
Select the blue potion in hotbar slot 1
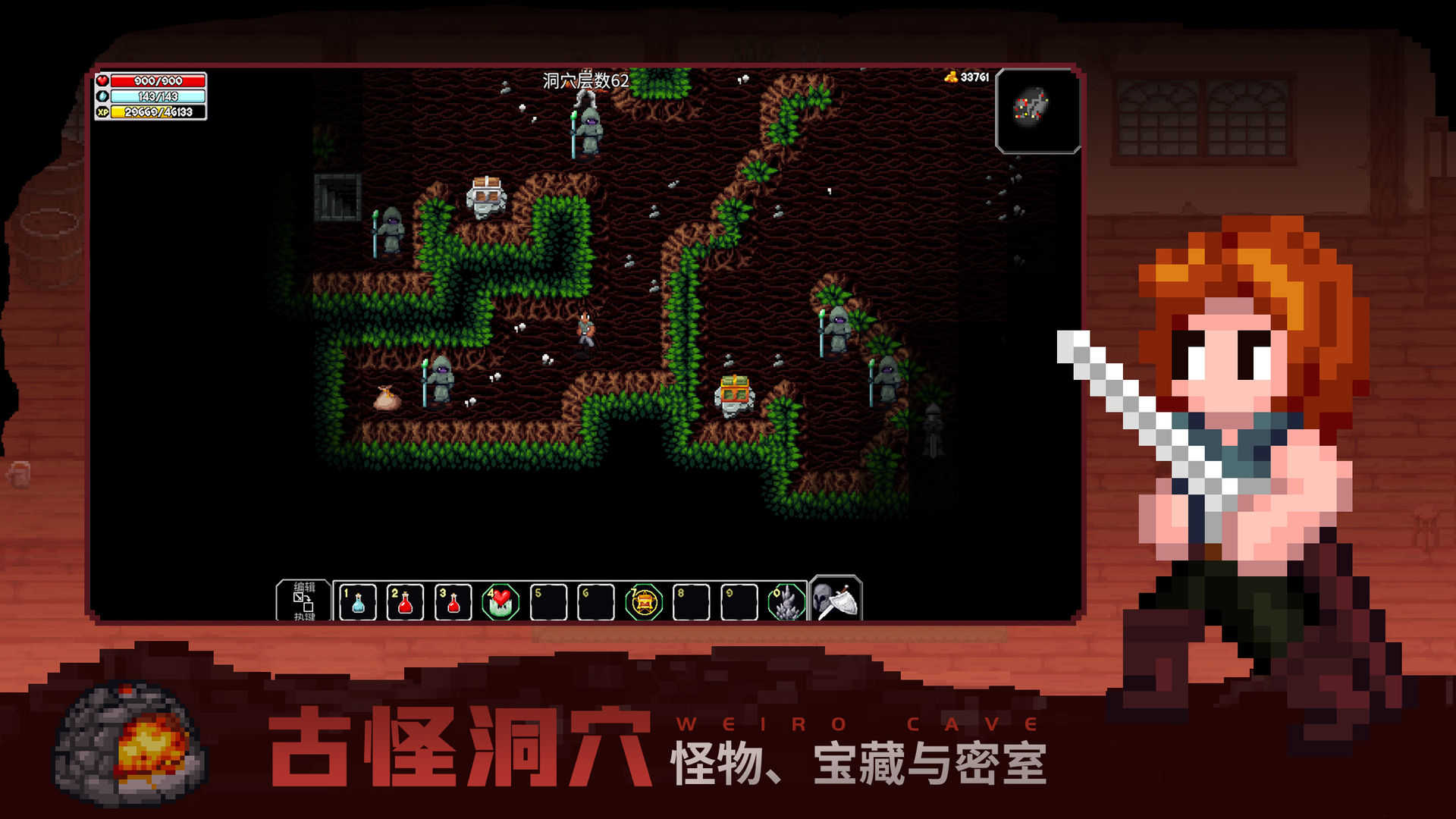(356, 601)
